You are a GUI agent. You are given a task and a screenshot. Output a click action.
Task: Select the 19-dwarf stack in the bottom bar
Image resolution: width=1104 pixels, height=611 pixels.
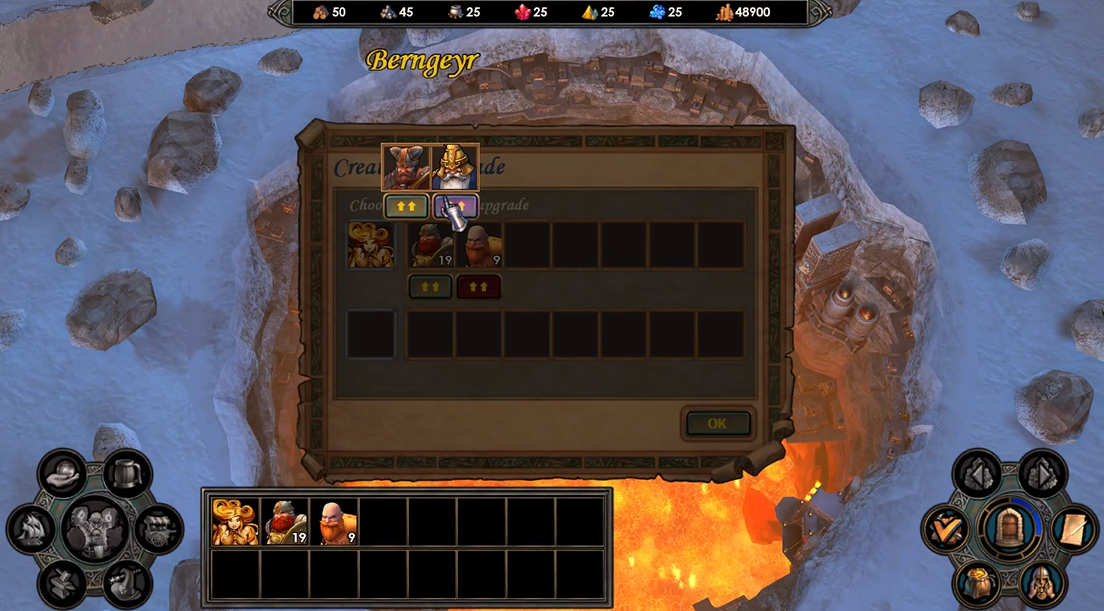(x=284, y=522)
